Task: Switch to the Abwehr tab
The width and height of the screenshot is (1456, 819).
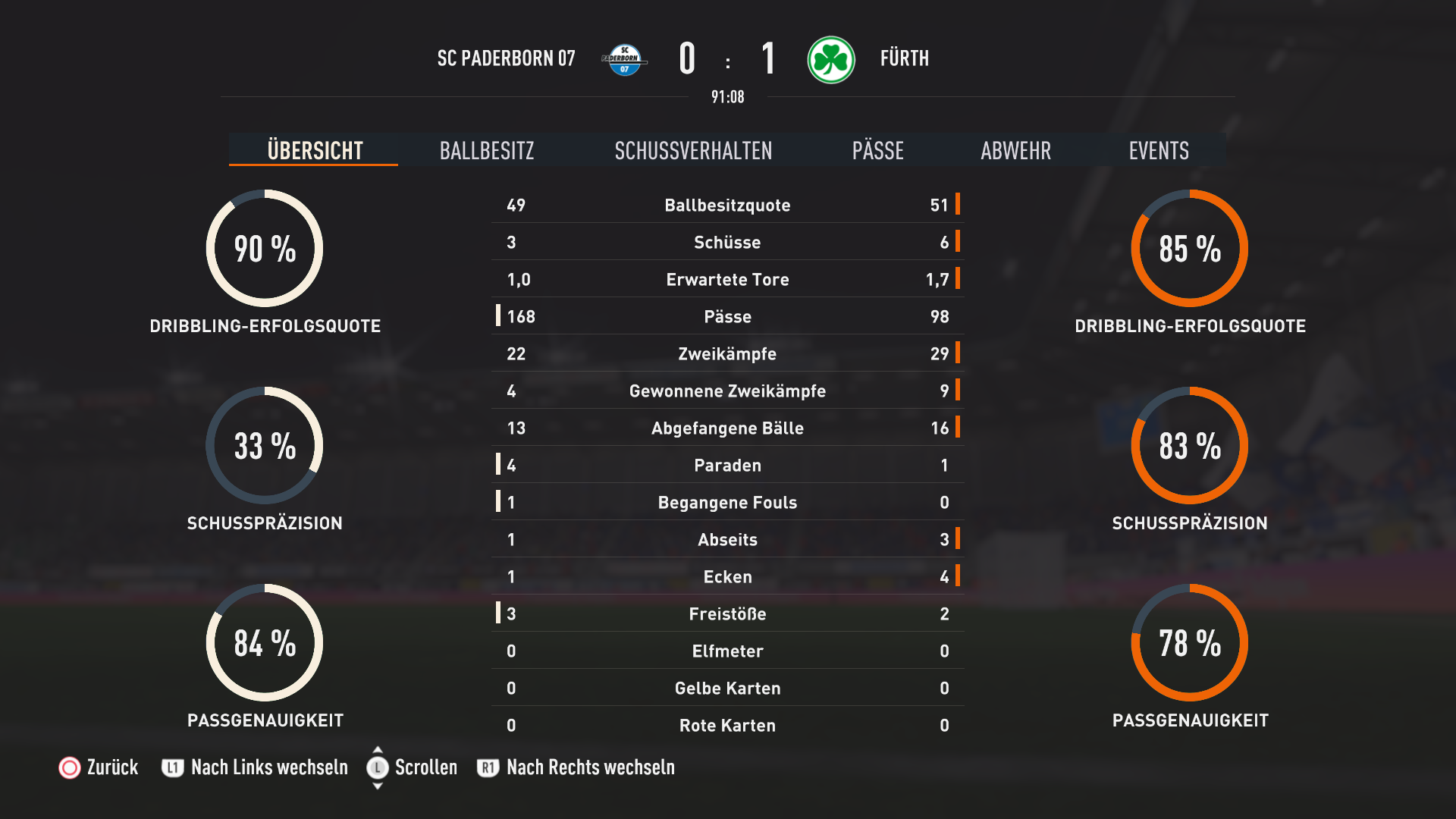Action: (x=1015, y=150)
